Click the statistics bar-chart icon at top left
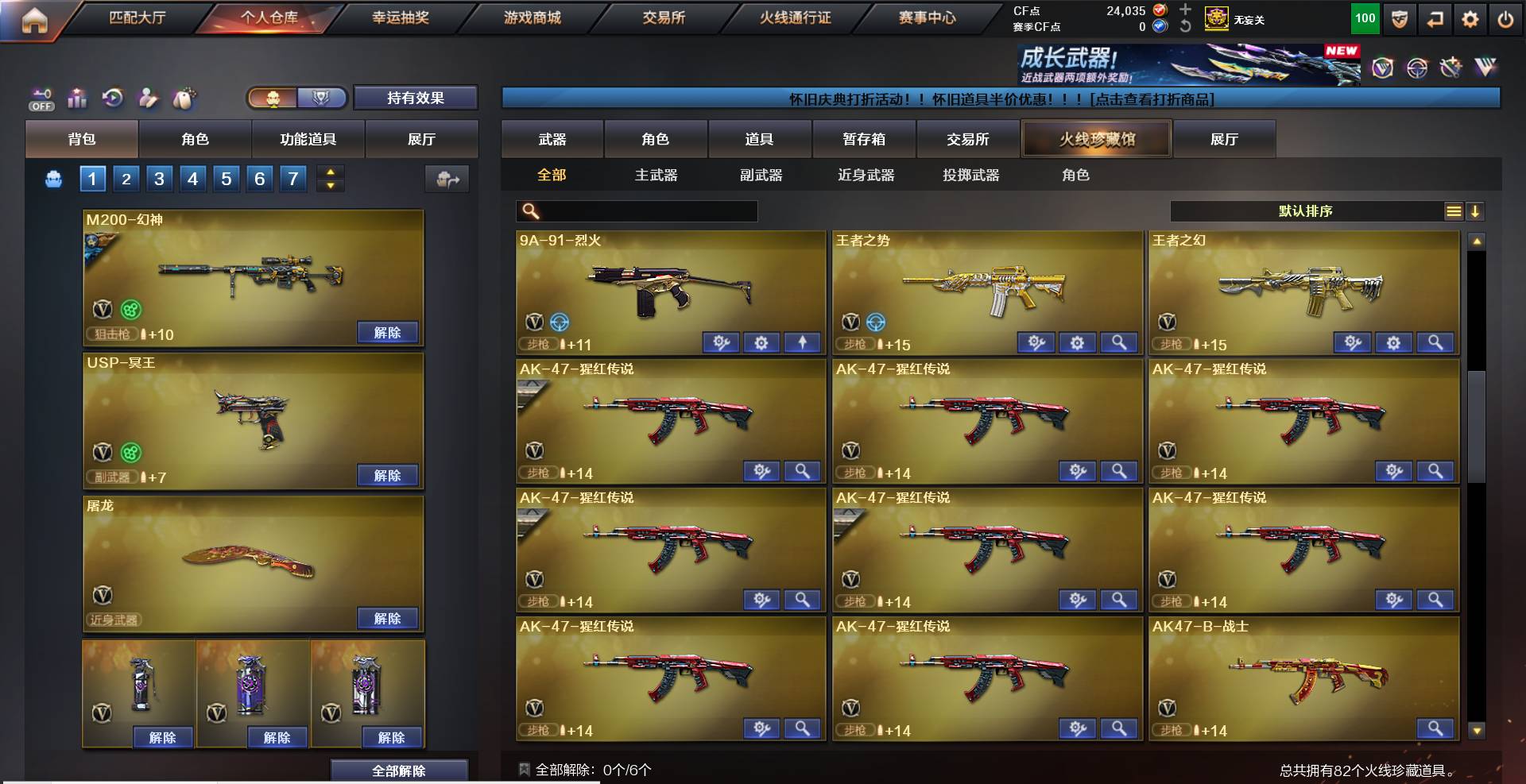This screenshot has height=784, width=1526. [x=76, y=98]
